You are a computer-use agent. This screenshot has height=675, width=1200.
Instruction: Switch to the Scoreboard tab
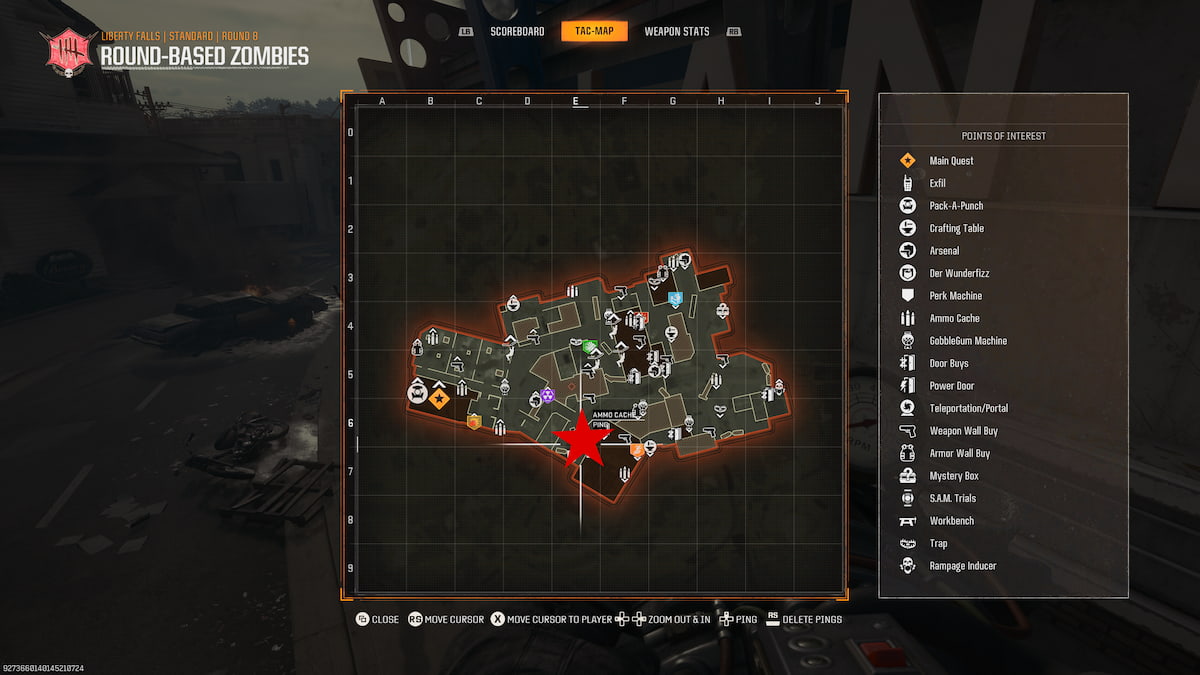pyautogui.click(x=517, y=32)
